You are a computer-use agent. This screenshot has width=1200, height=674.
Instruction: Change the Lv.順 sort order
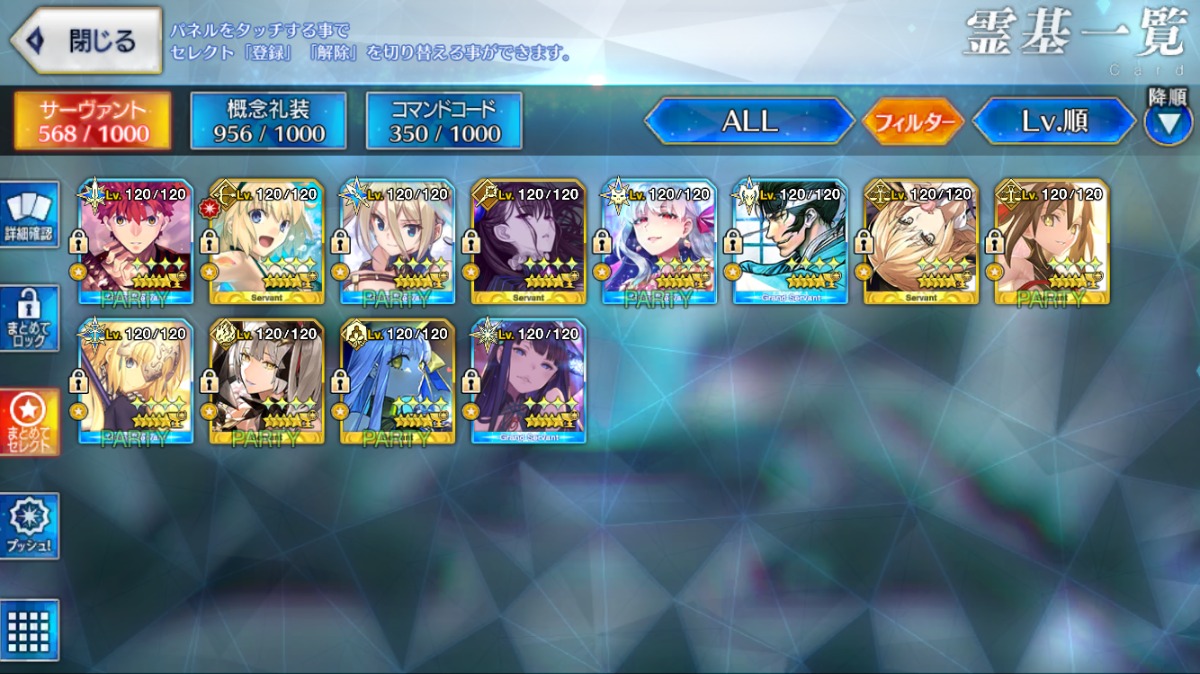click(x=1054, y=122)
